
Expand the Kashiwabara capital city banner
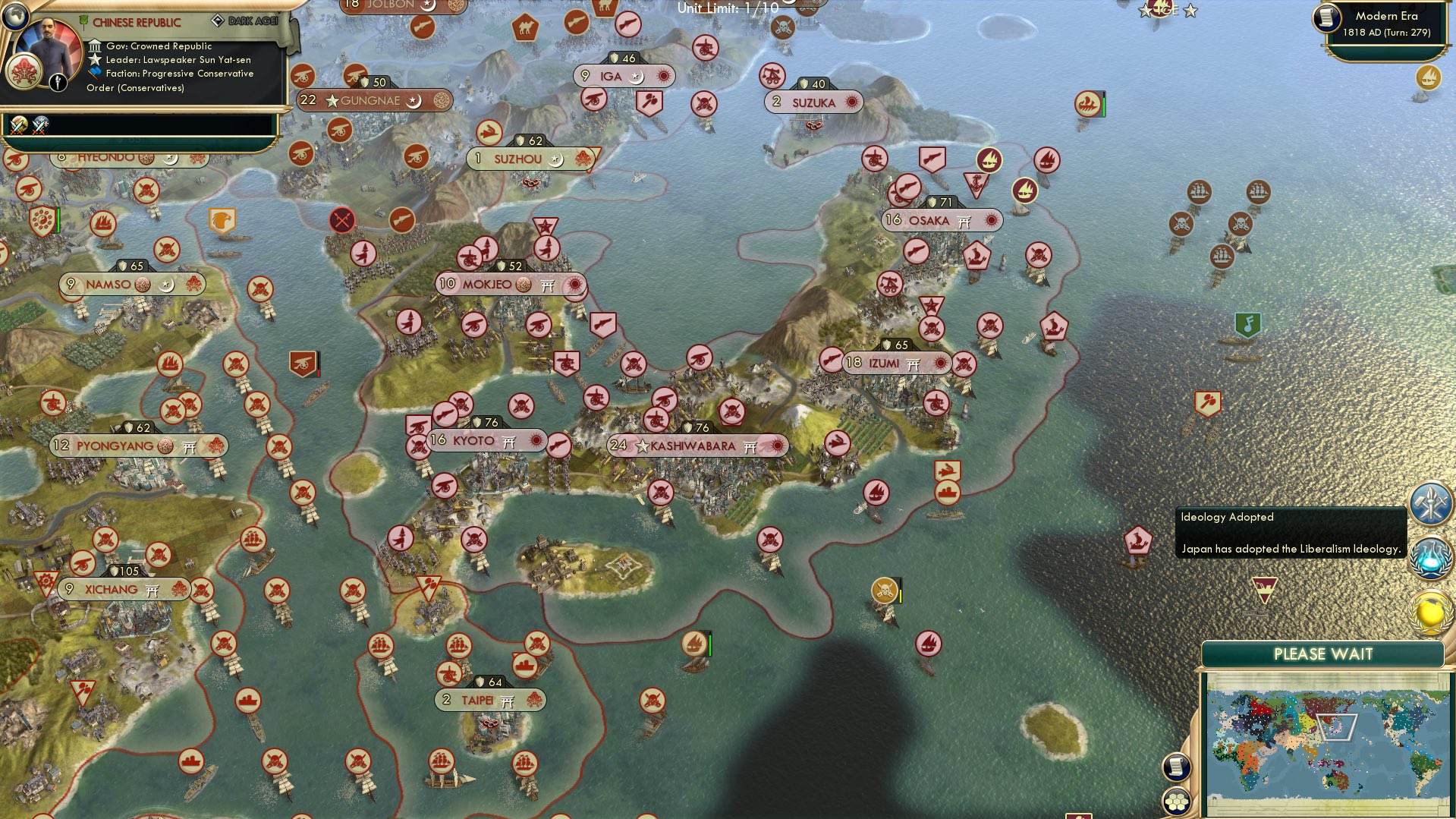pos(698,446)
